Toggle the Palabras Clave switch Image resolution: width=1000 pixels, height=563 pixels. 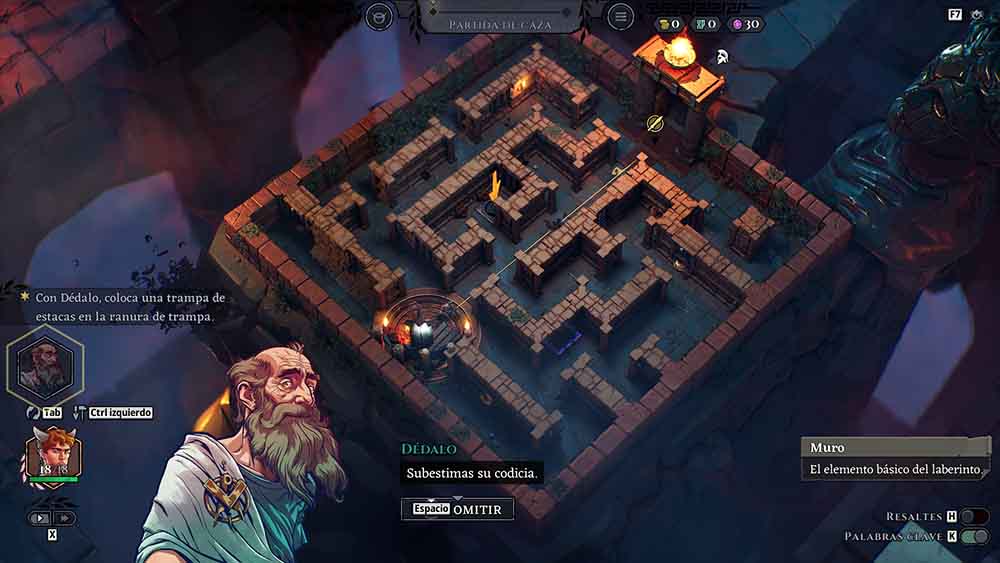coord(974,537)
